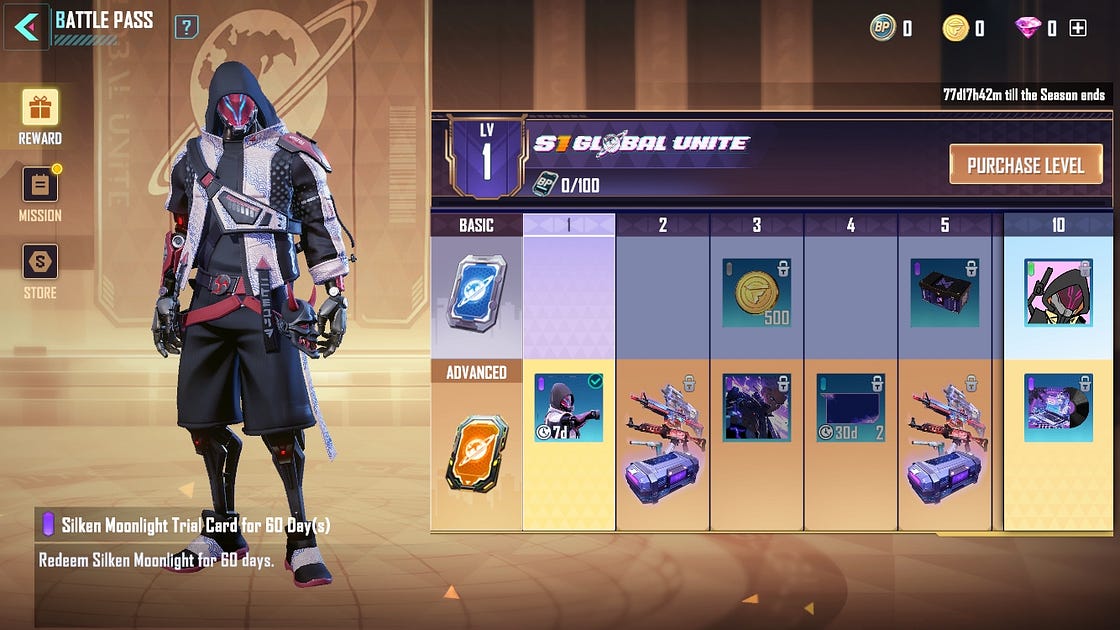Select the 500 gold coin reward
The width and height of the screenshot is (1120, 630).
pyautogui.click(x=757, y=293)
